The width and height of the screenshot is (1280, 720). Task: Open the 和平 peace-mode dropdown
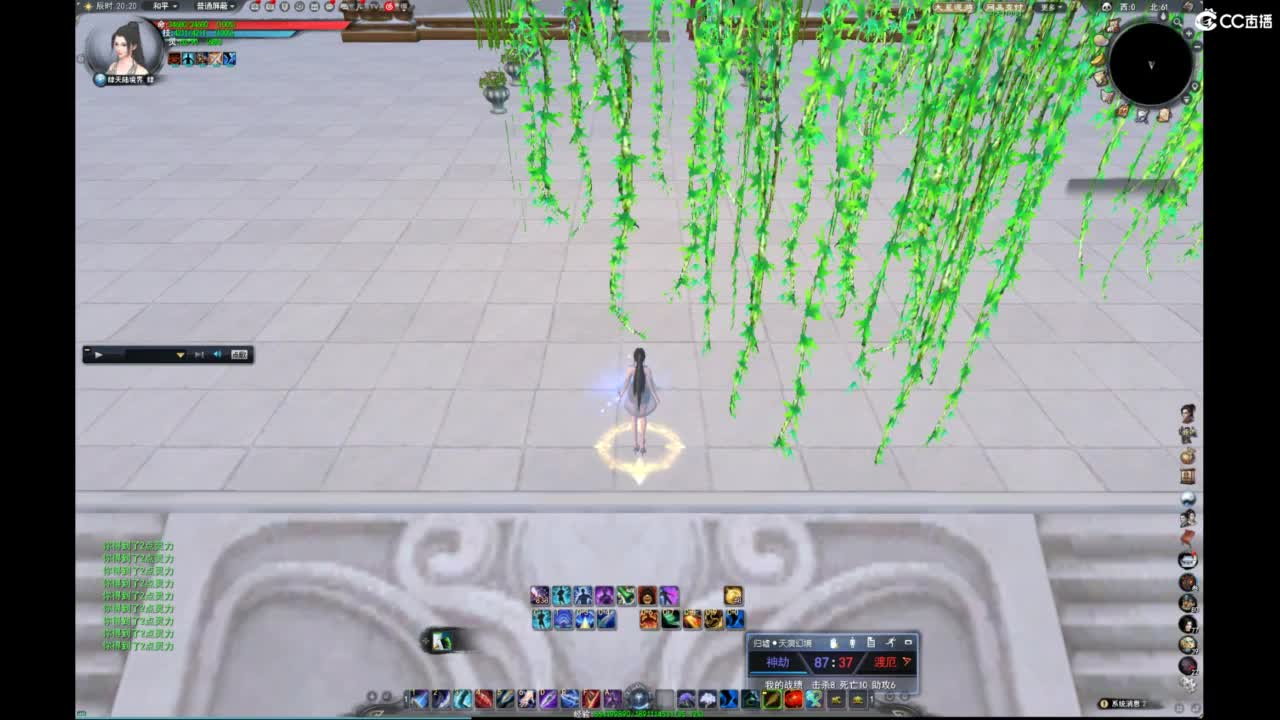[x=166, y=7]
